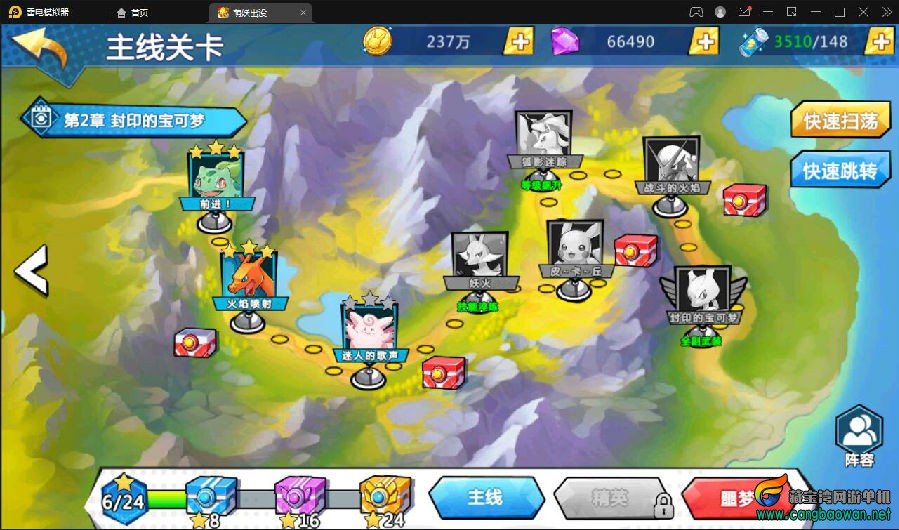Refill stamina with the plus button

pyautogui.click(x=880, y=41)
